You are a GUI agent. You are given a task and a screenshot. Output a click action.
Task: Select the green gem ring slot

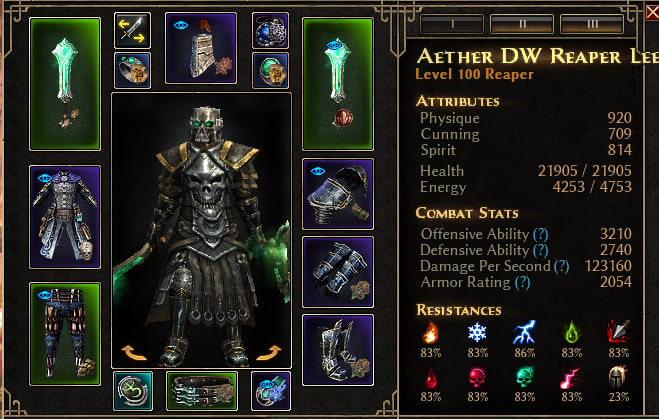[269, 70]
